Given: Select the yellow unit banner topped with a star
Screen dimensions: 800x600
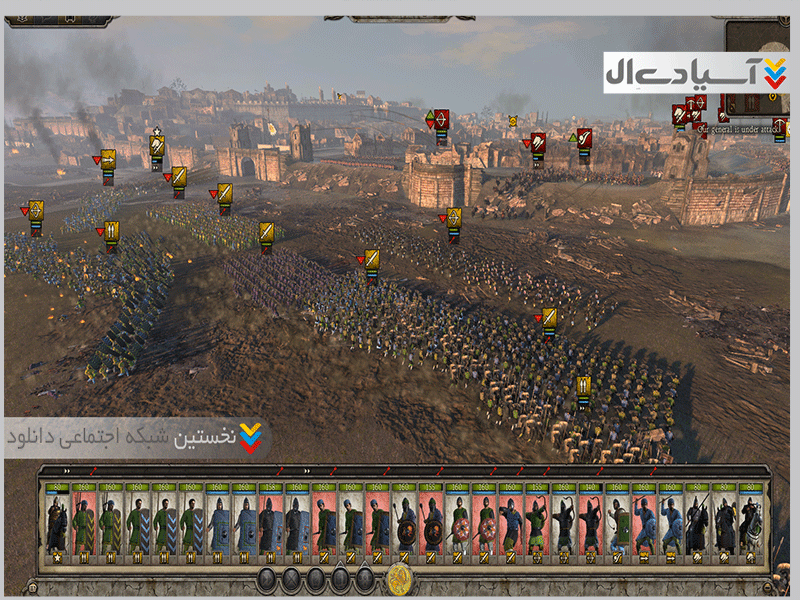Looking at the screenshot, I should 157,147.
